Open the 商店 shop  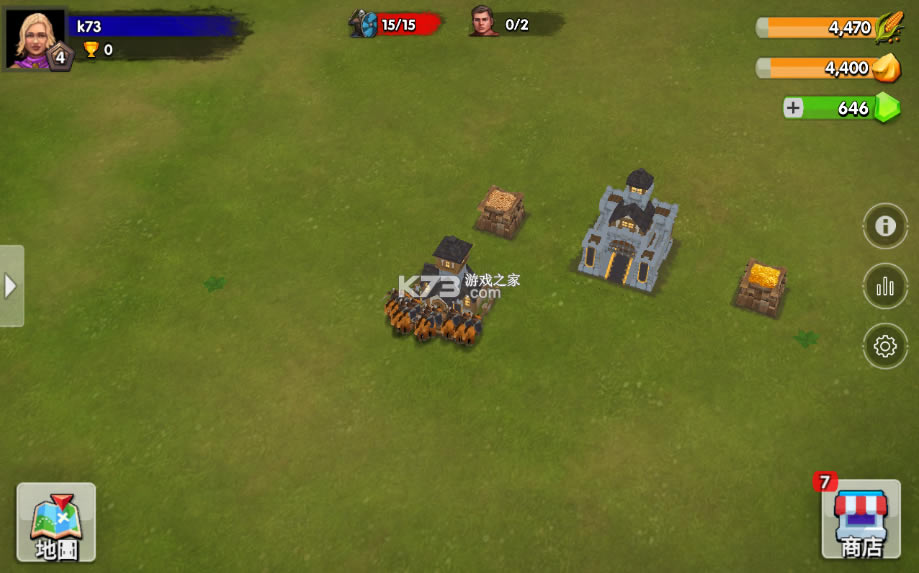(860, 521)
